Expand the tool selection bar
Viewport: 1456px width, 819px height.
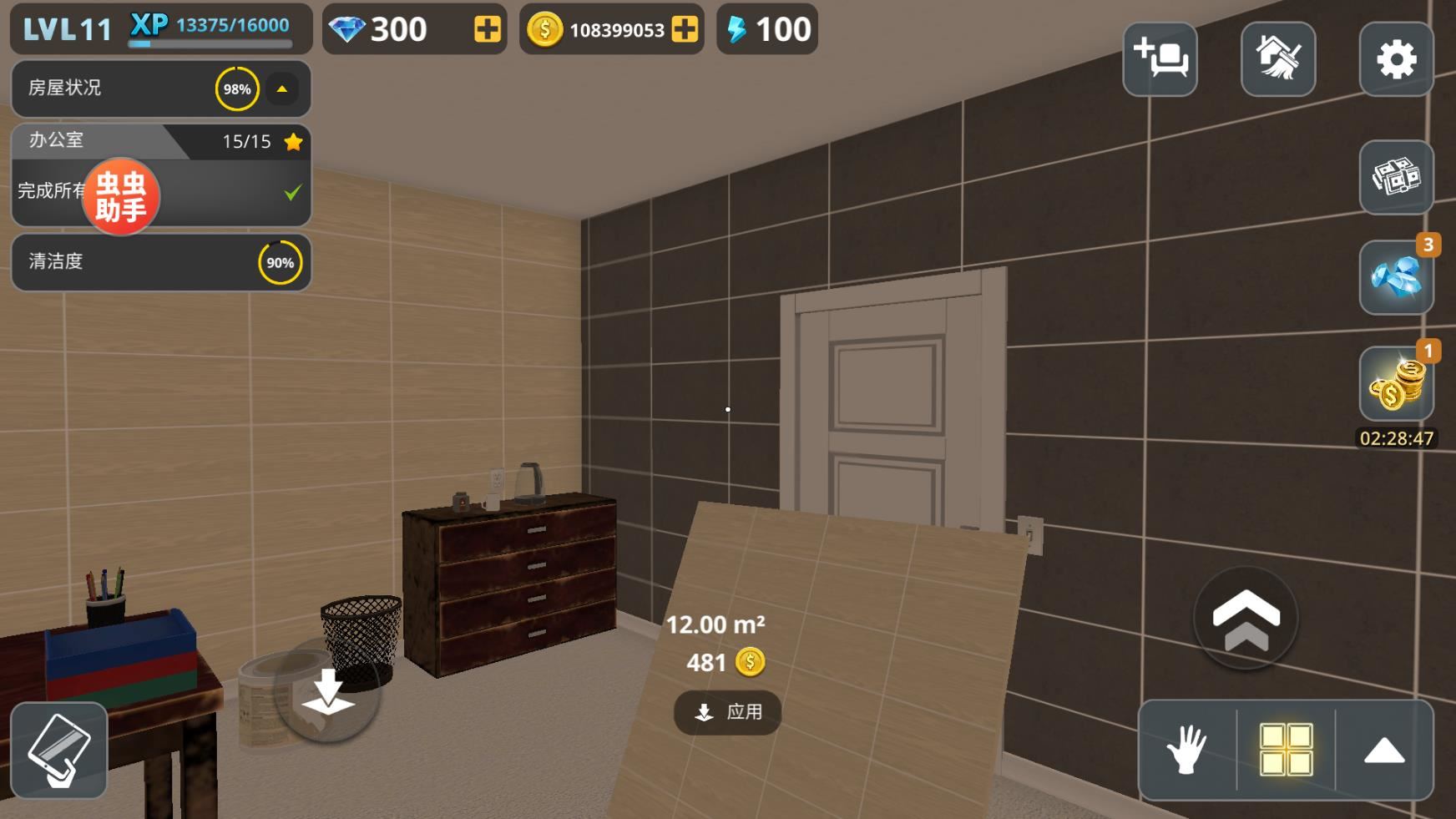coord(1384,751)
